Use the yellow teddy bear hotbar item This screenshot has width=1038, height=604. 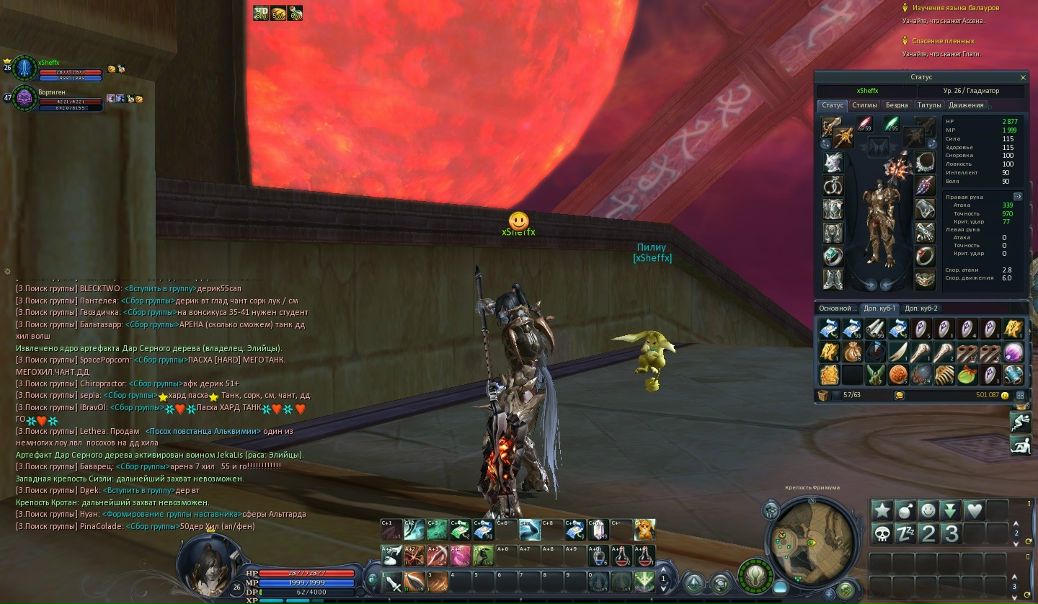point(644,529)
